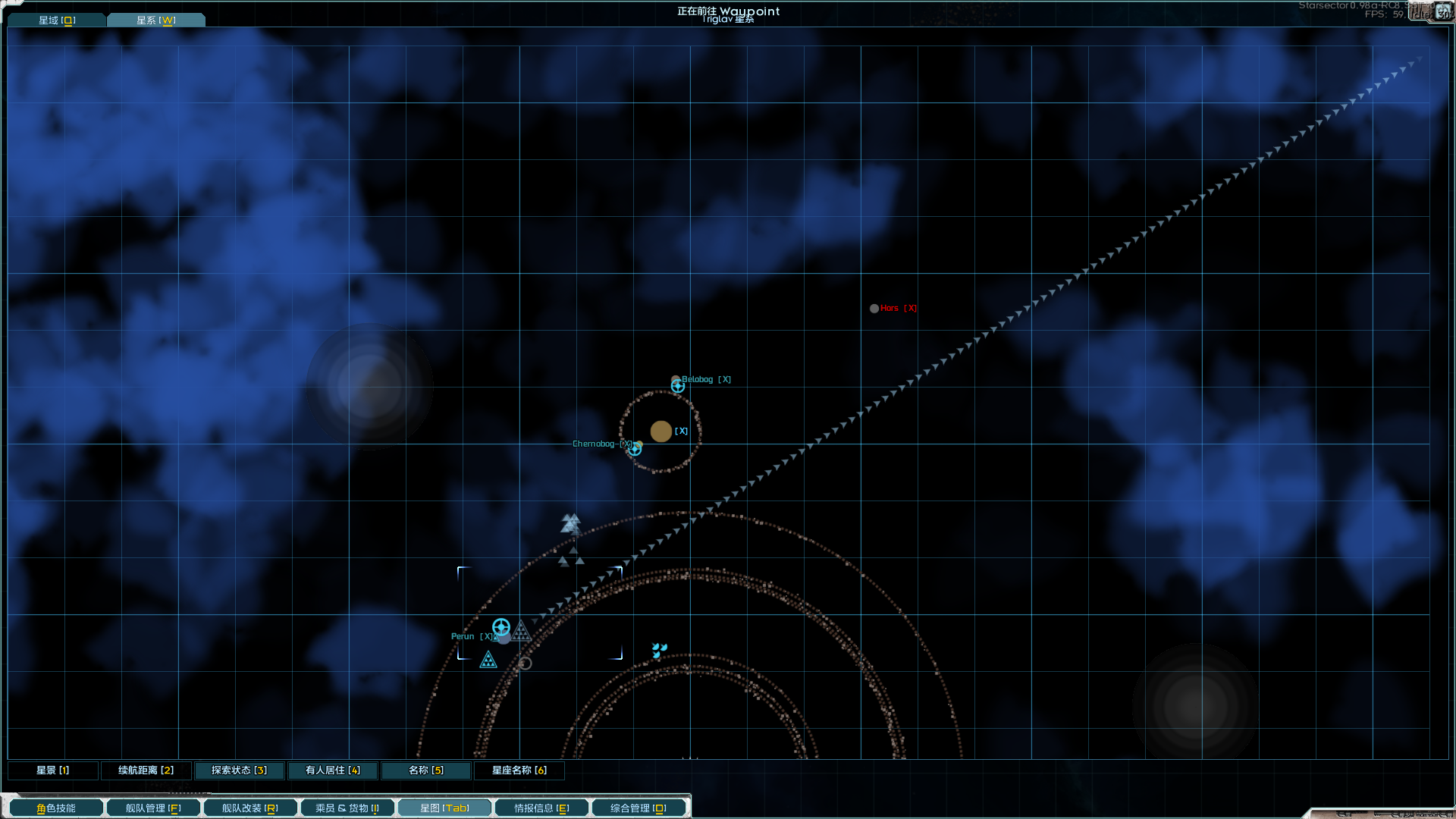This screenshot has height=819, width=1456.
Task: Click the warning beacon triangle below Perun
Action: 488,661
